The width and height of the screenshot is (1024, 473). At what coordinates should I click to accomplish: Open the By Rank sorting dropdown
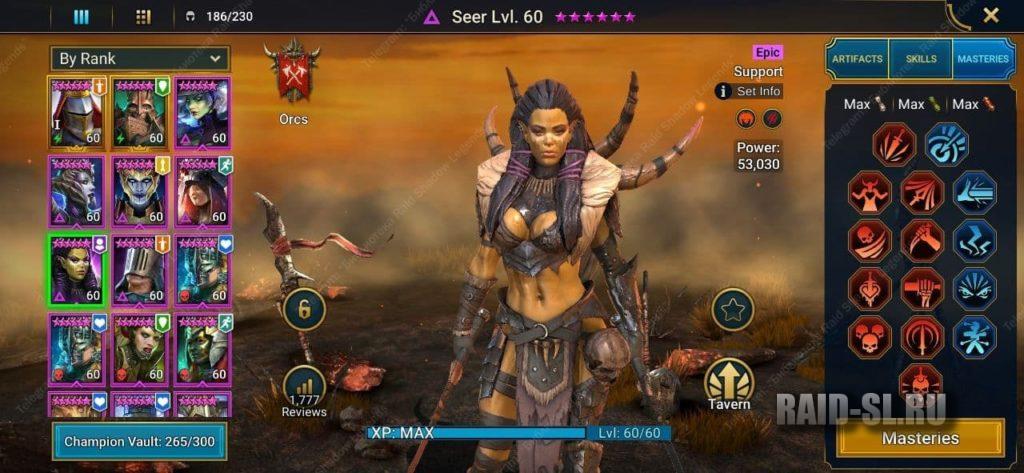[141, 59]
